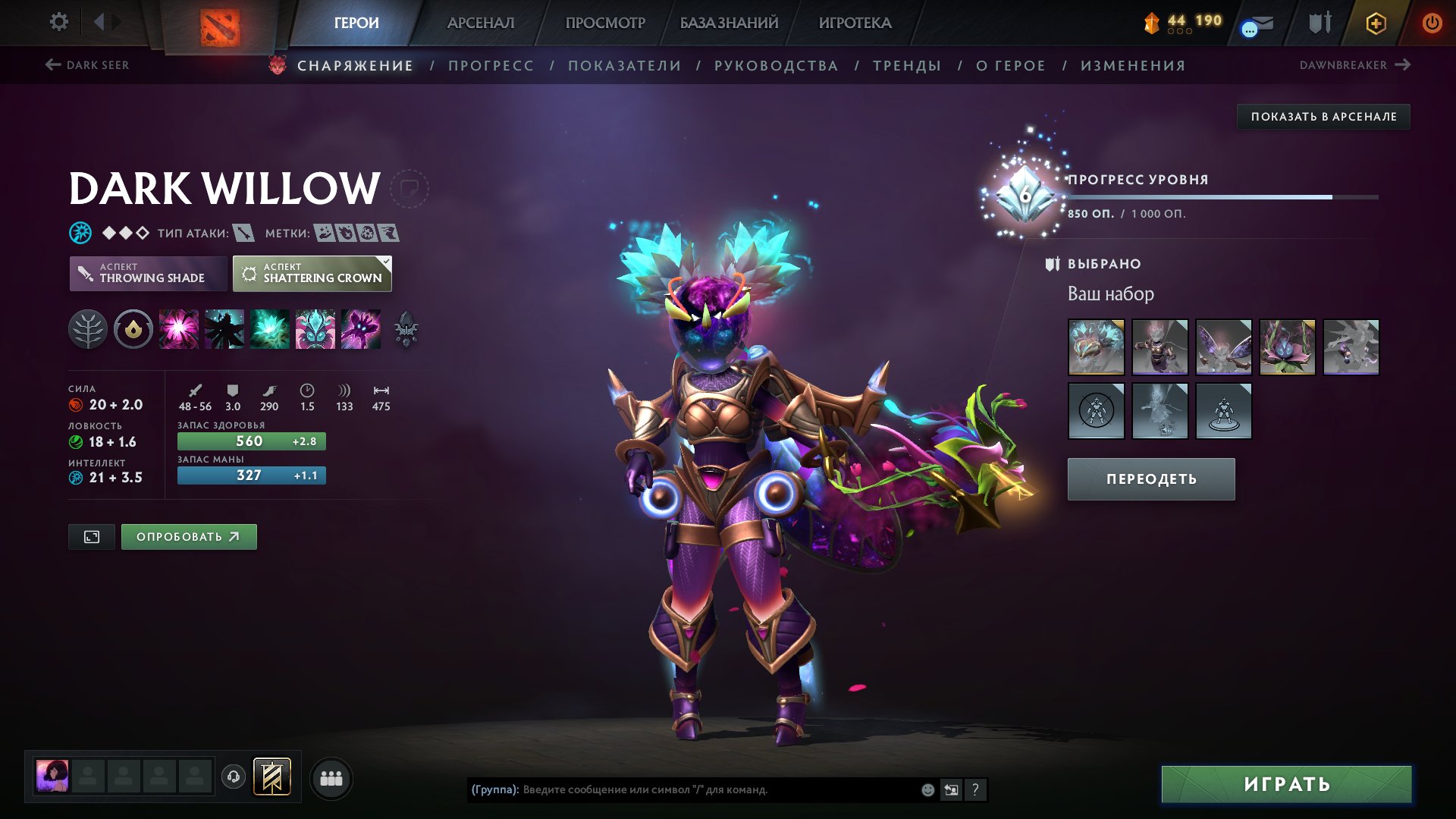Image resolution: width=1456 pixels, height=819 pixels.
Task: Click the ОПРОБОВАТЬ button
Action: coord(188,536)
